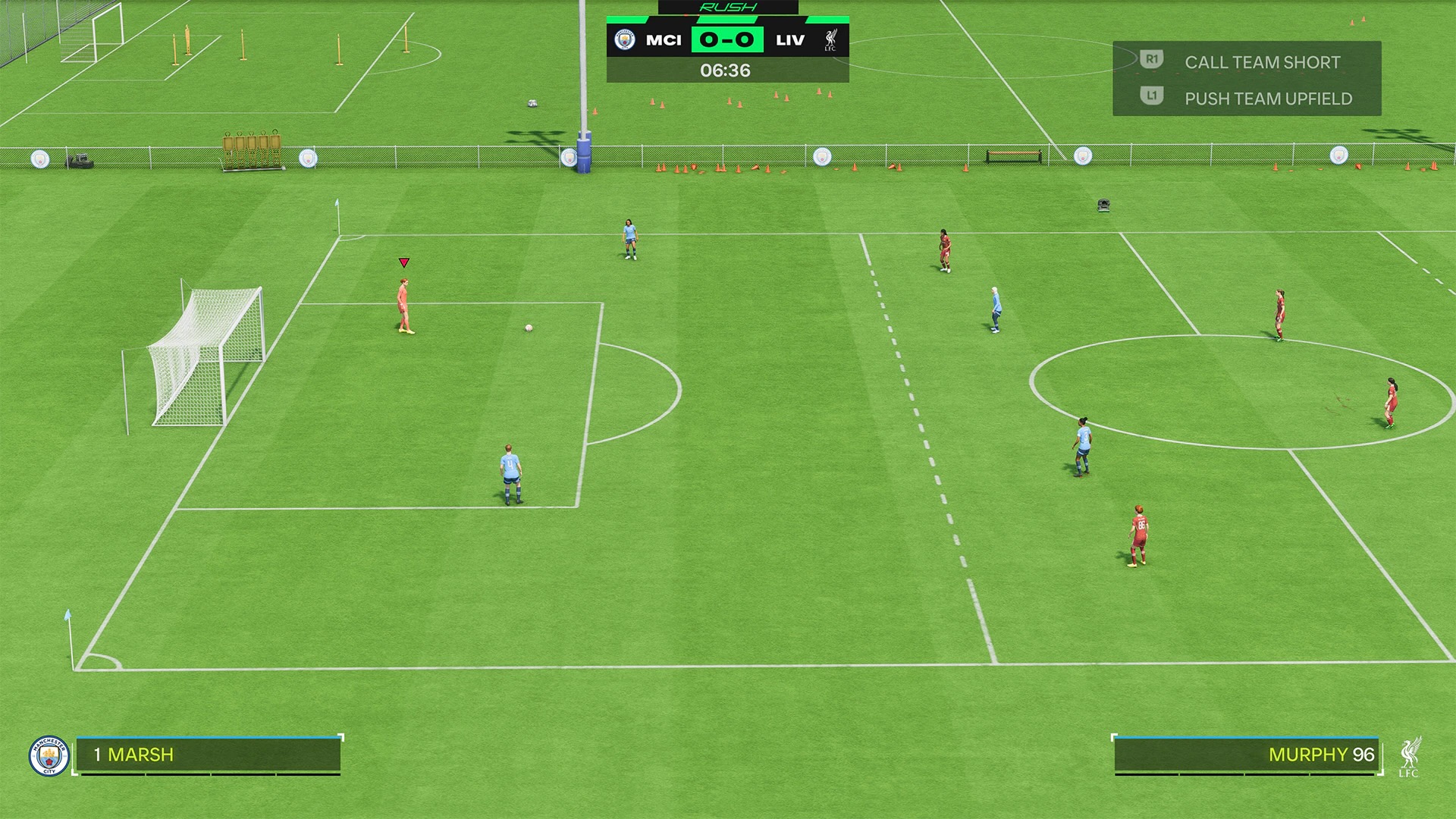Select the 1 Marsh player name panel
Image resolution: width=1456 pixels, height=819 pixels.
tap(208, 755)
